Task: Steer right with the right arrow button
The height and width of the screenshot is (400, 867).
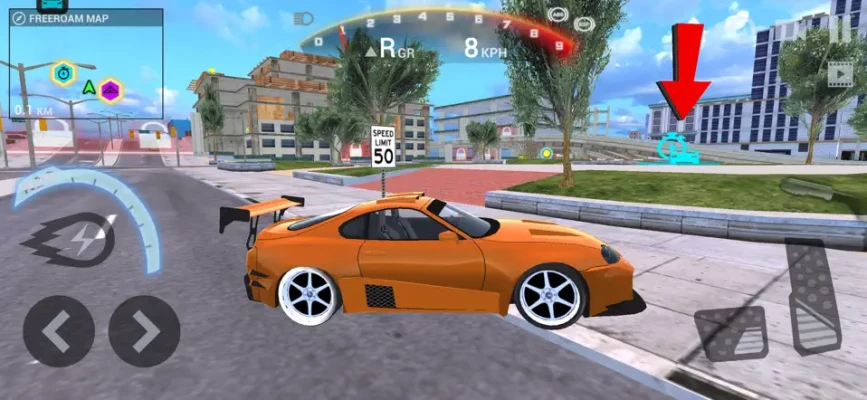Action: pyautogui.click(x=144, y=331)
